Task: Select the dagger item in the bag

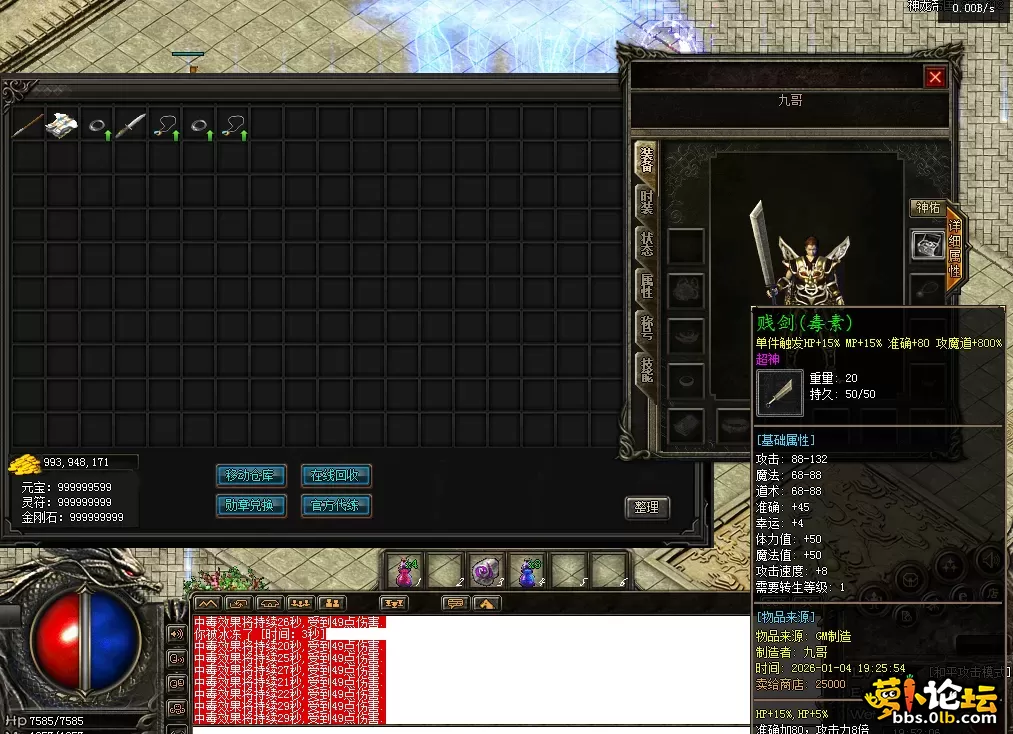Action: click(x=130, y=125)
